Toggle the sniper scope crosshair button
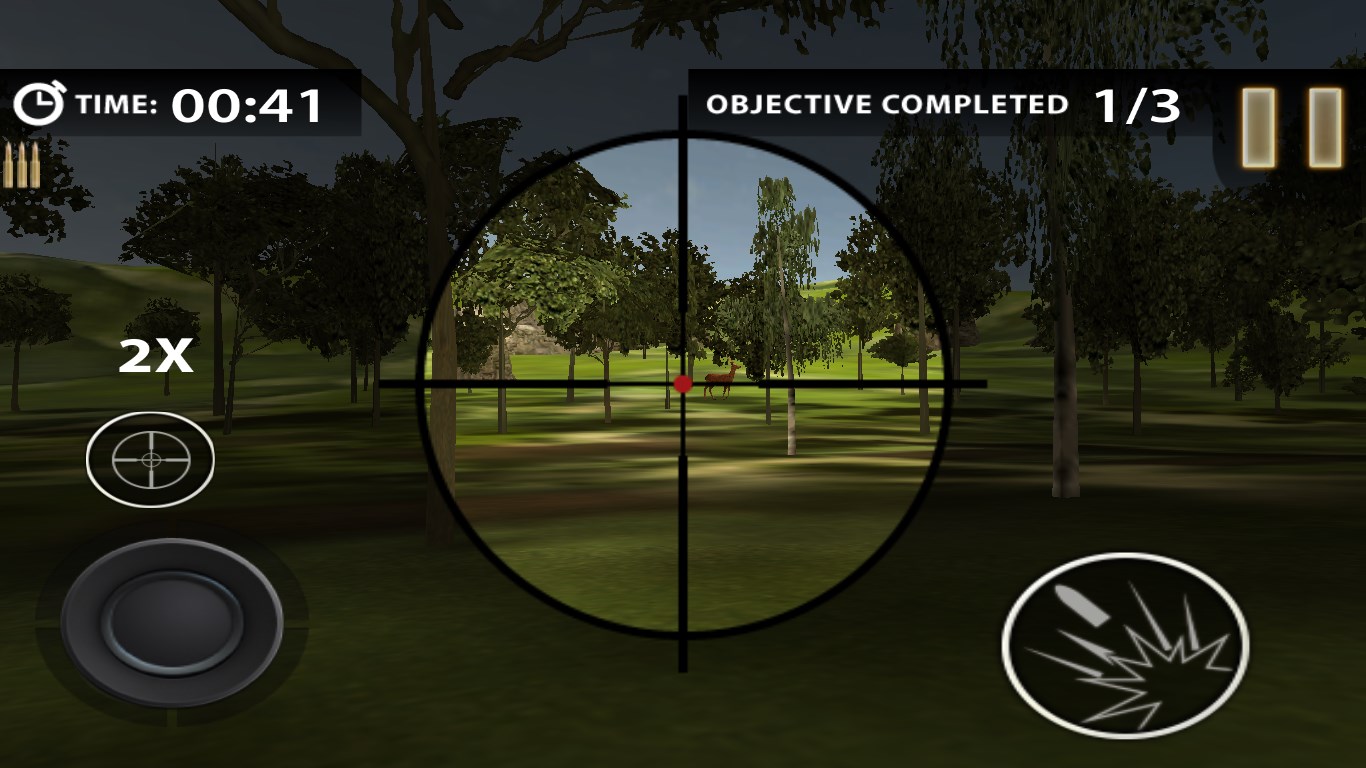 150,459
